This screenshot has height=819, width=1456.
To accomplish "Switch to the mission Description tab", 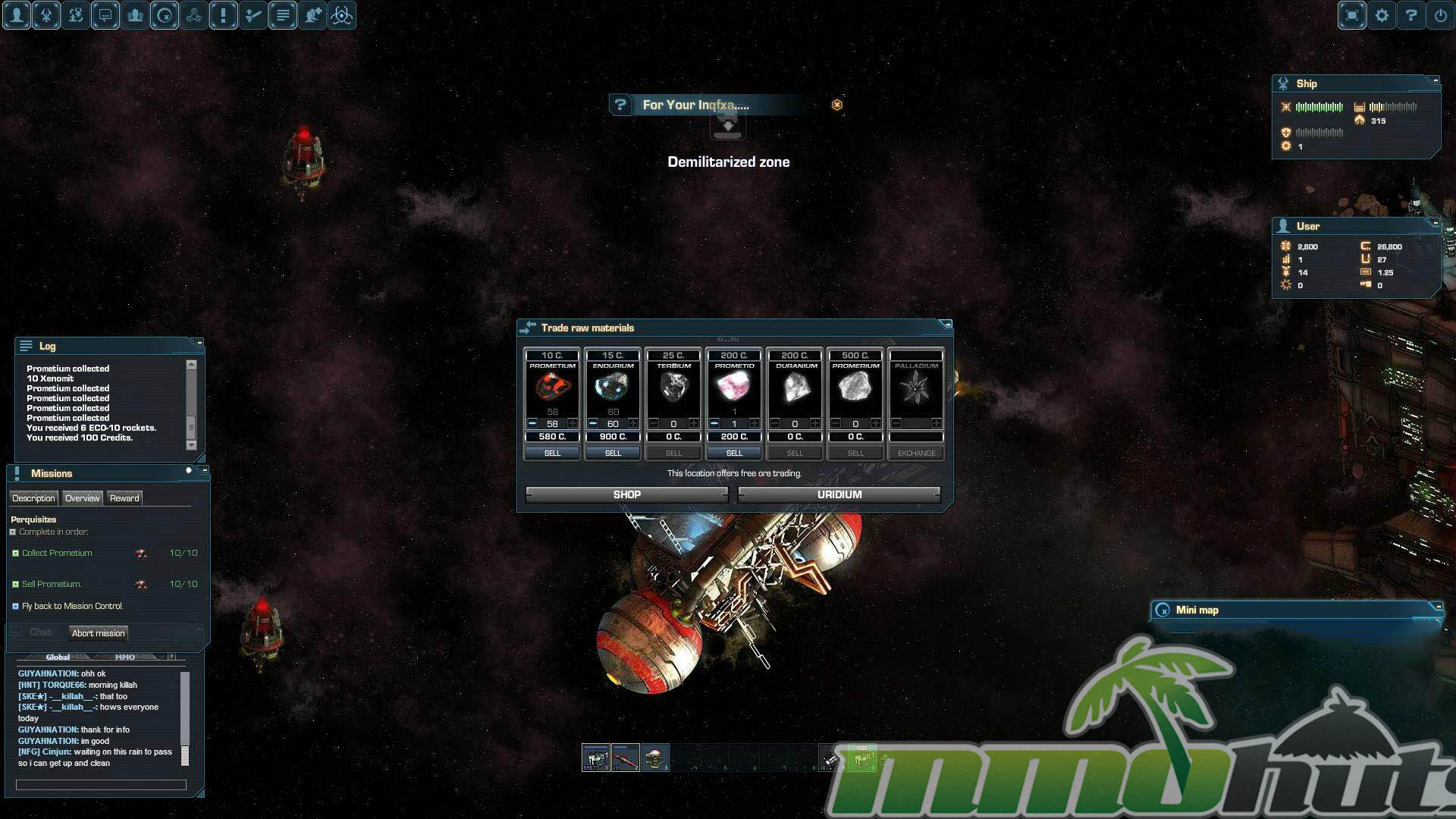I will 33,498.
